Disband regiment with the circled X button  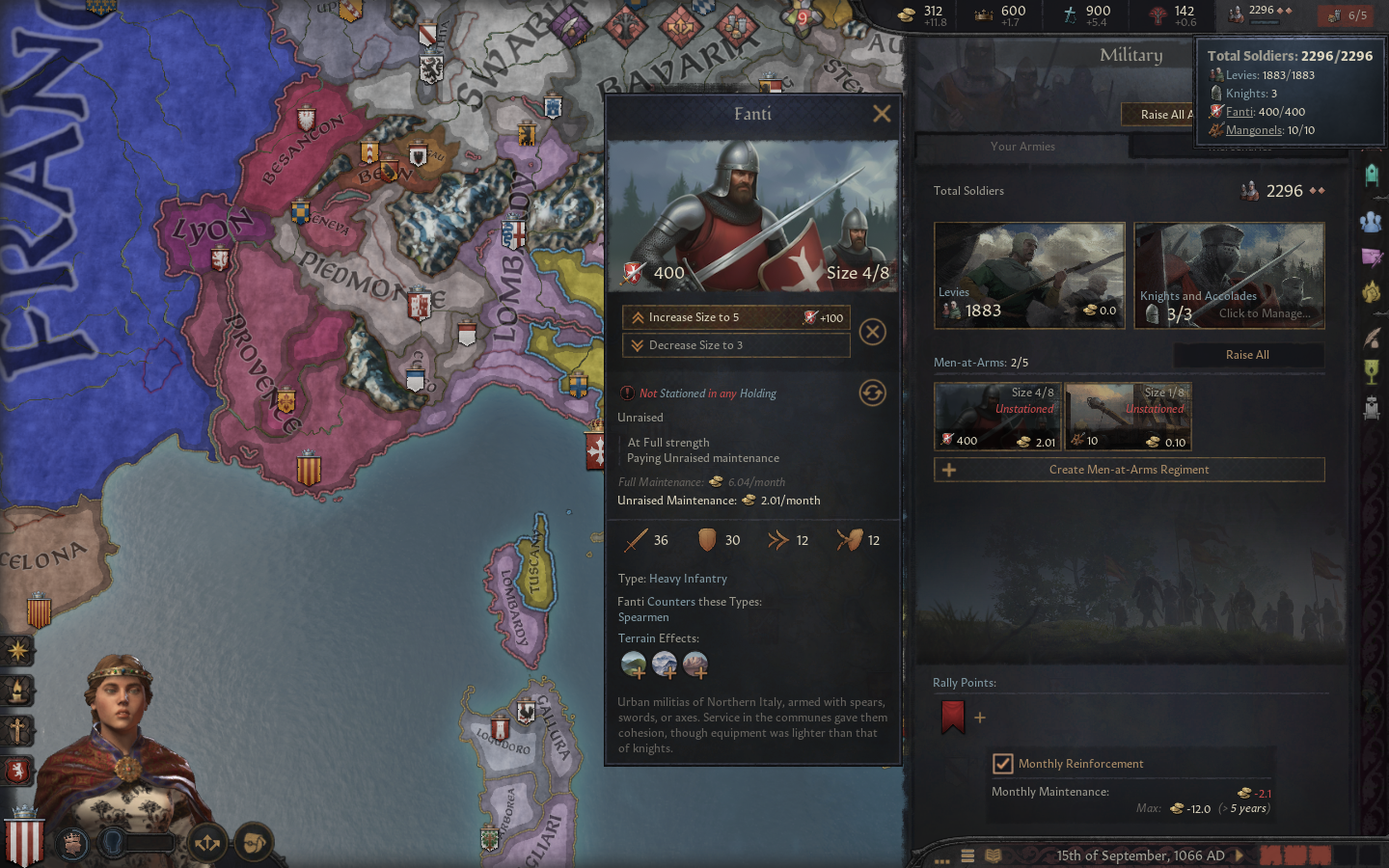872,332
